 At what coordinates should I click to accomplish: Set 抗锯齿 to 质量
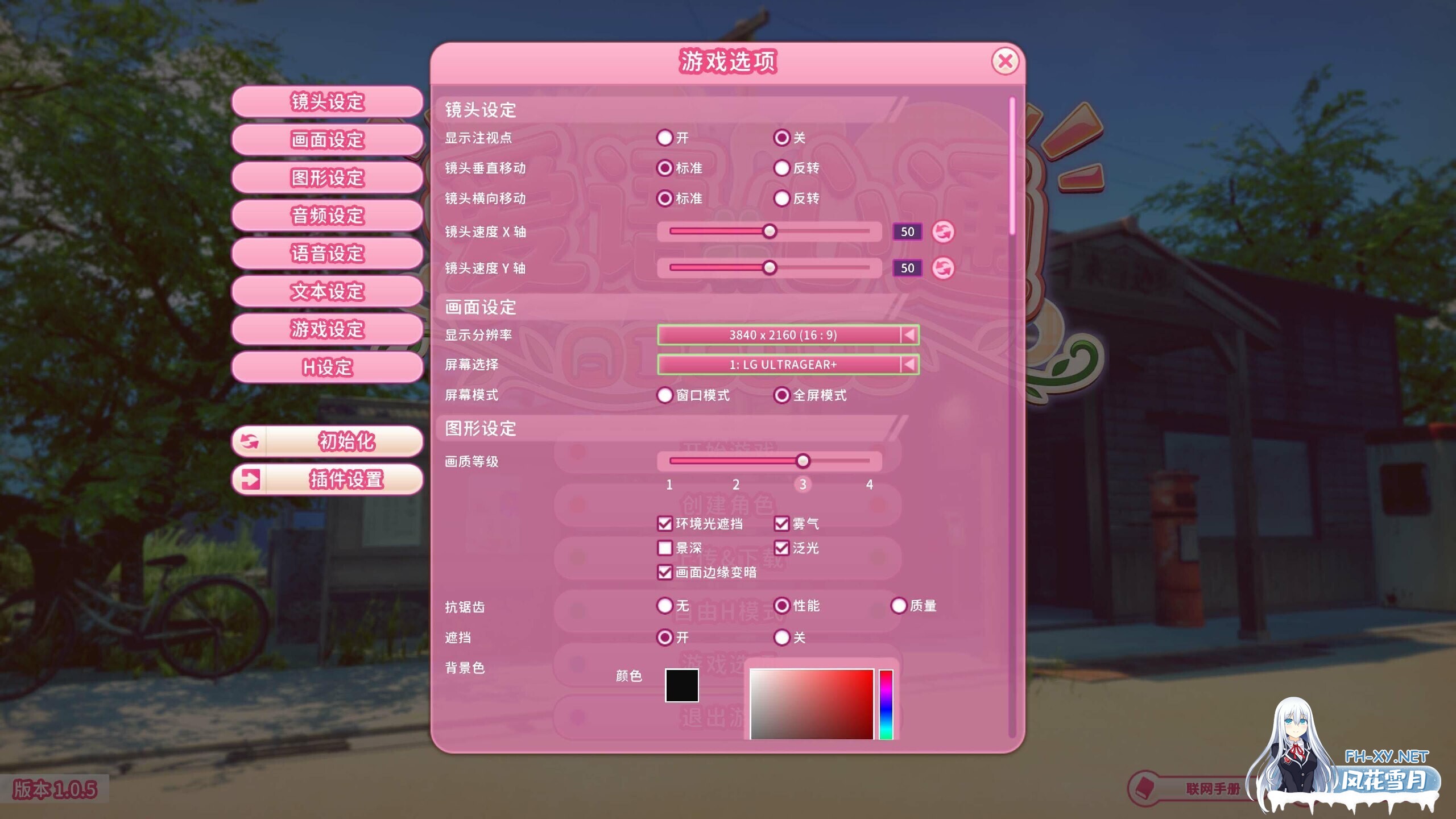tap(899, 606)
